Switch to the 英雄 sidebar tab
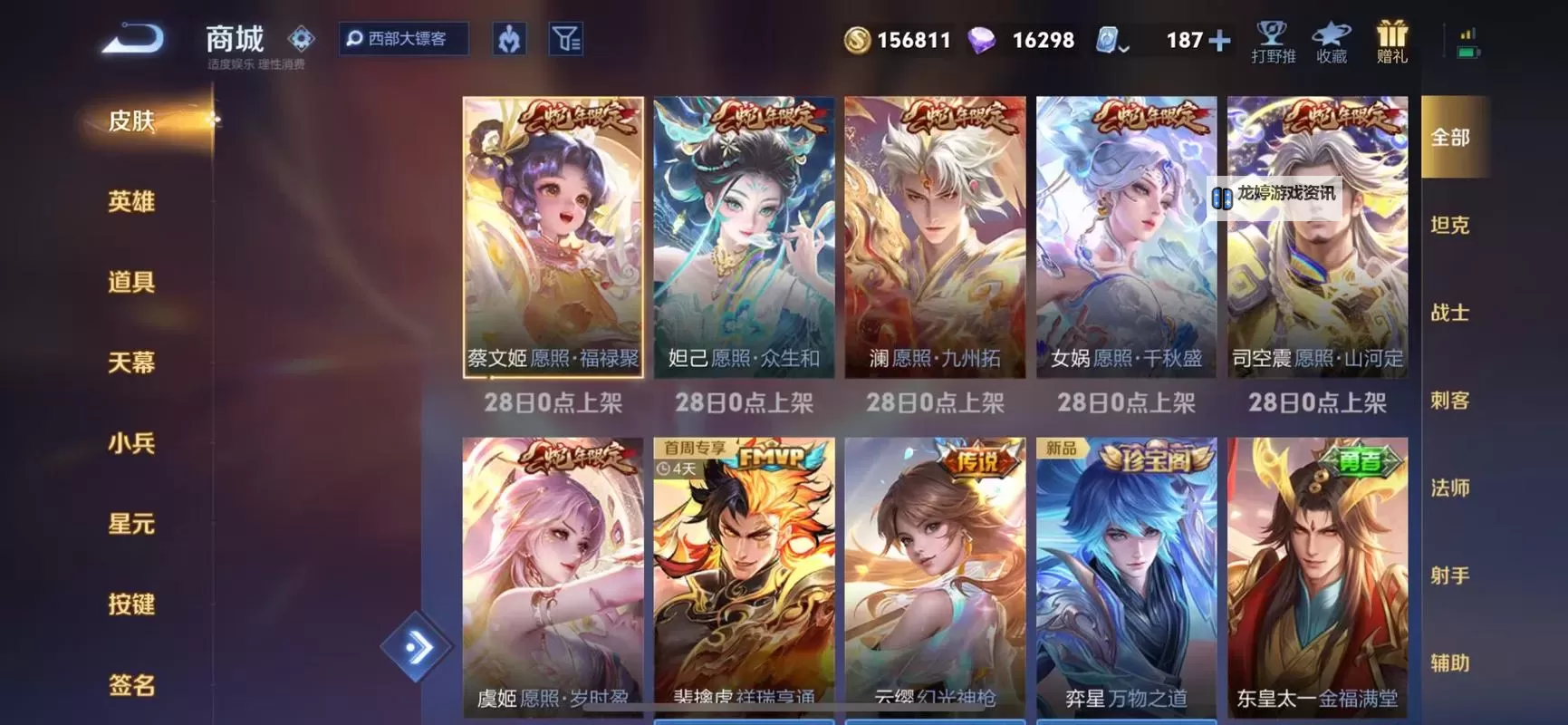 132,201
